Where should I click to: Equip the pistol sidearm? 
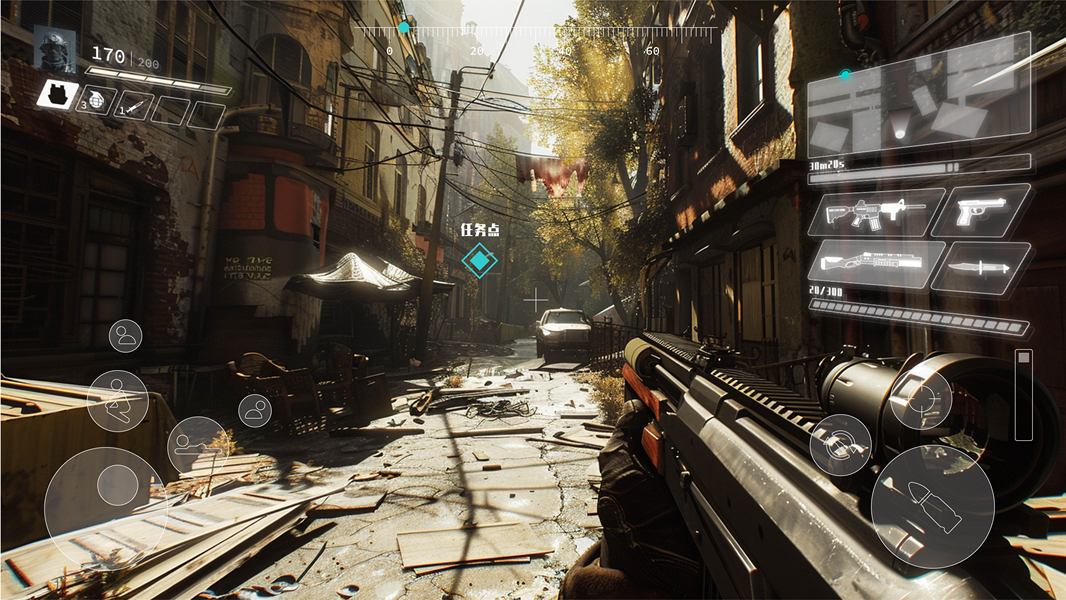click(981, 211)
